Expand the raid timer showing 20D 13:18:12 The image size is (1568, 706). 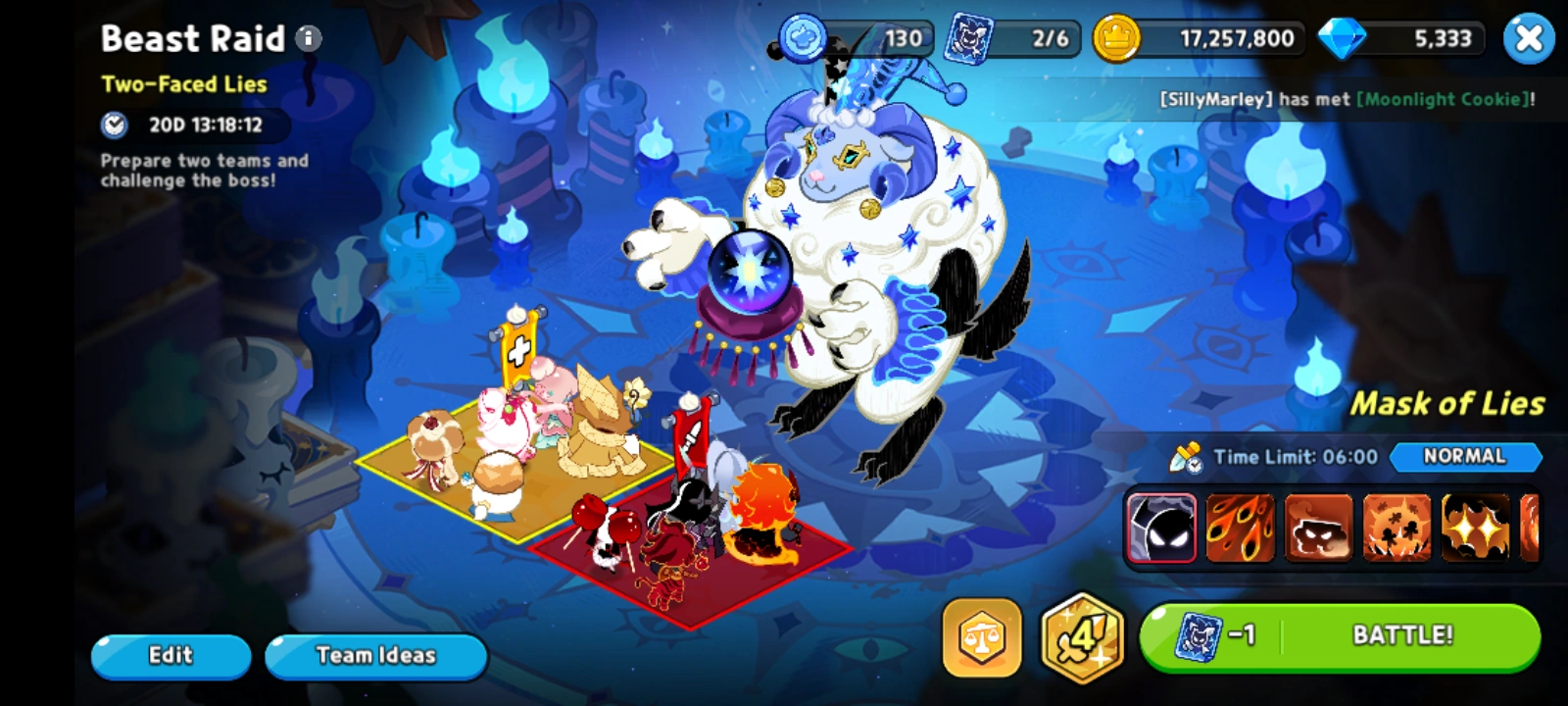point(191,126)
